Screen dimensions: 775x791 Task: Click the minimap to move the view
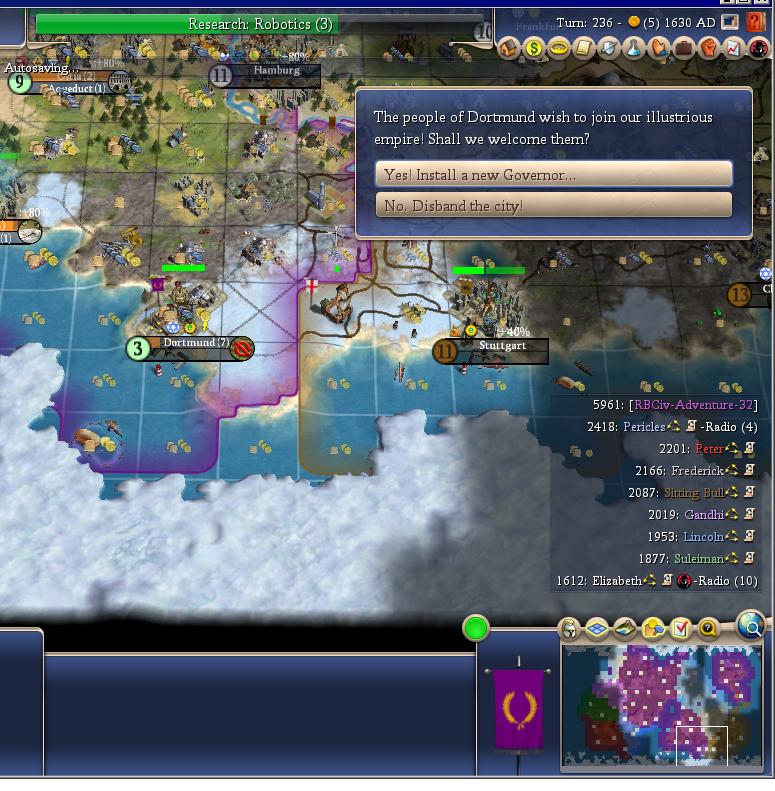pyautogui.click(x=662, y=705)
